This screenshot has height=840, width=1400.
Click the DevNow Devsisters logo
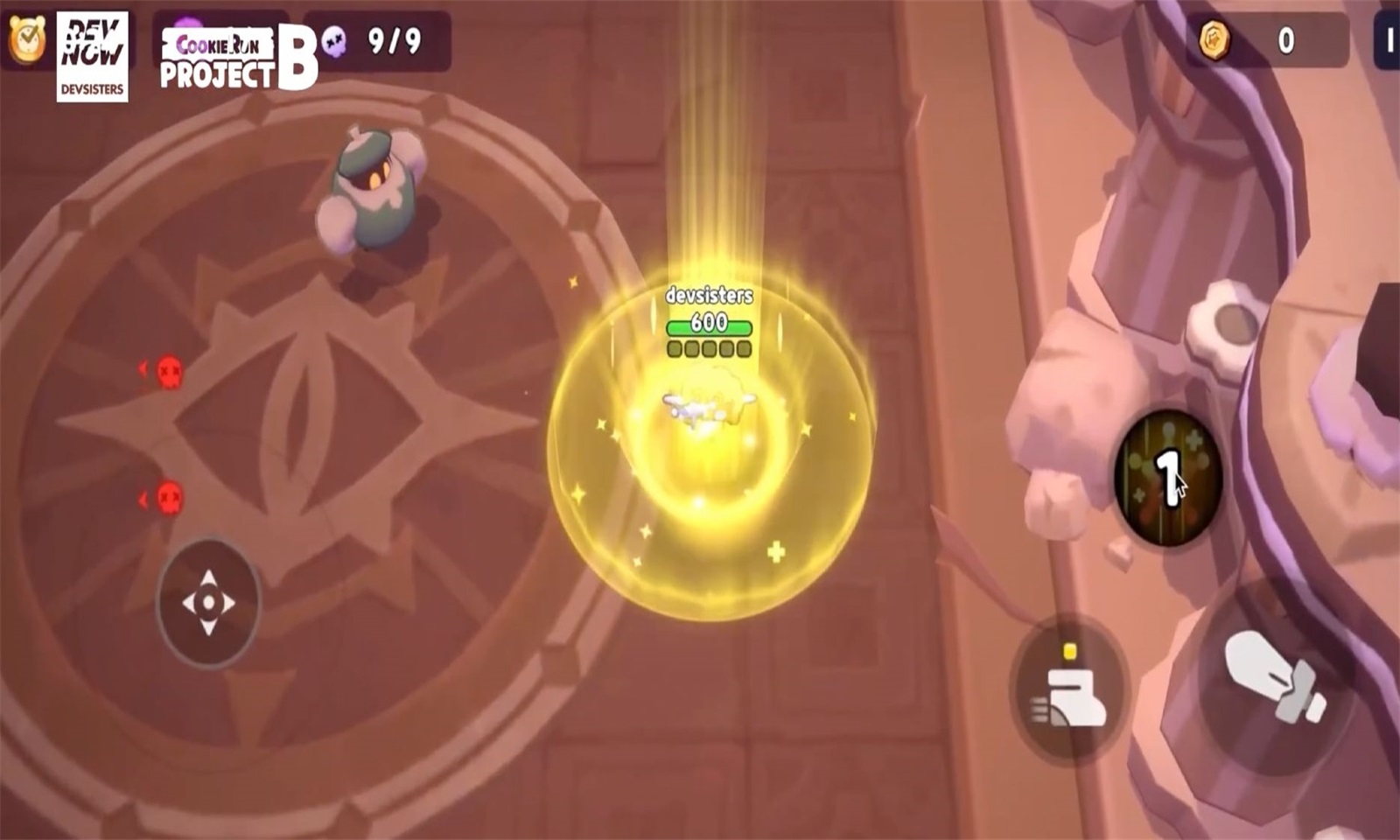[x=91, y=52]
